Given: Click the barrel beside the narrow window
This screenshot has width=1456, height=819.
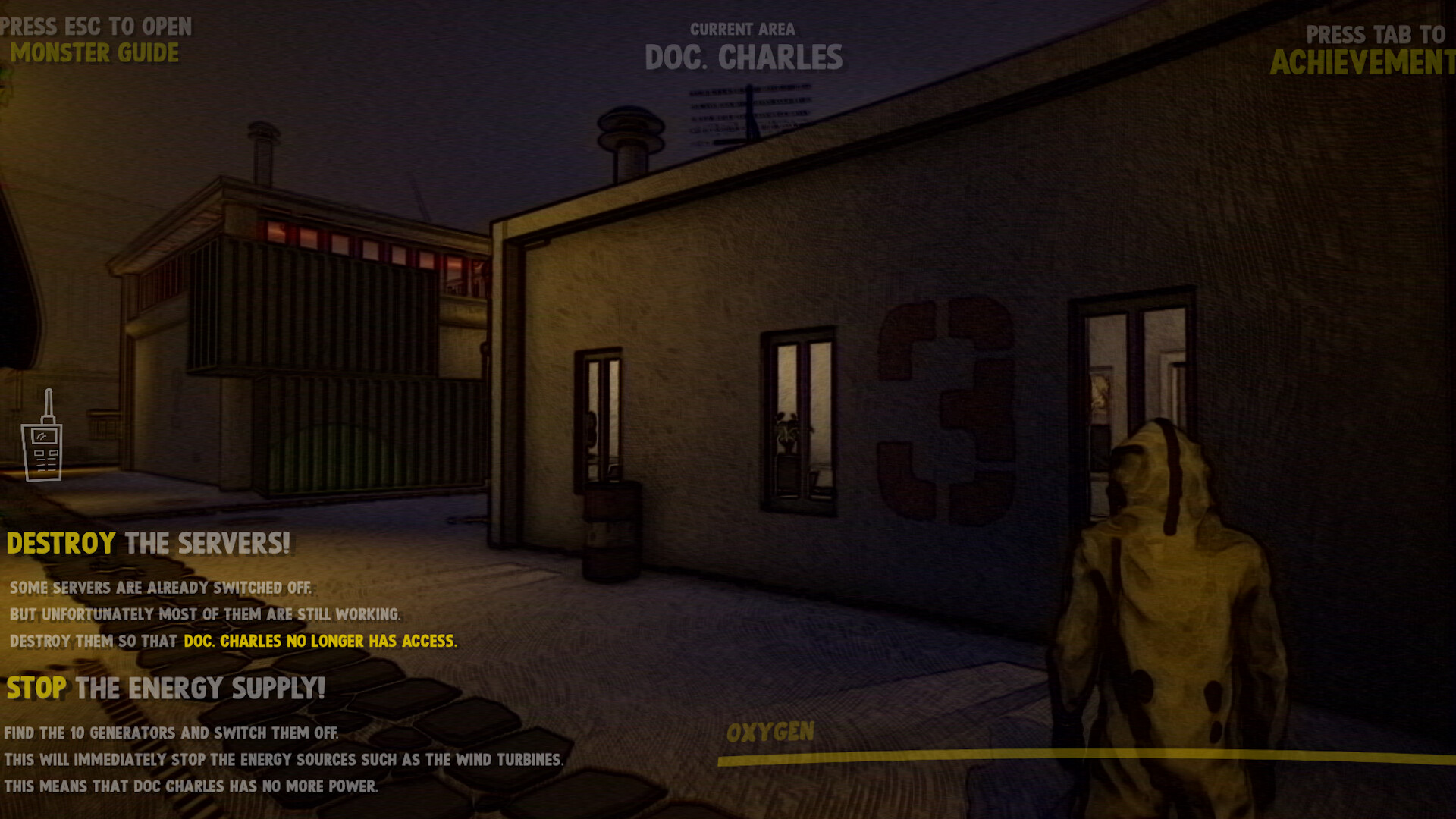Looking at the screenshot, I should coord(610,531).
